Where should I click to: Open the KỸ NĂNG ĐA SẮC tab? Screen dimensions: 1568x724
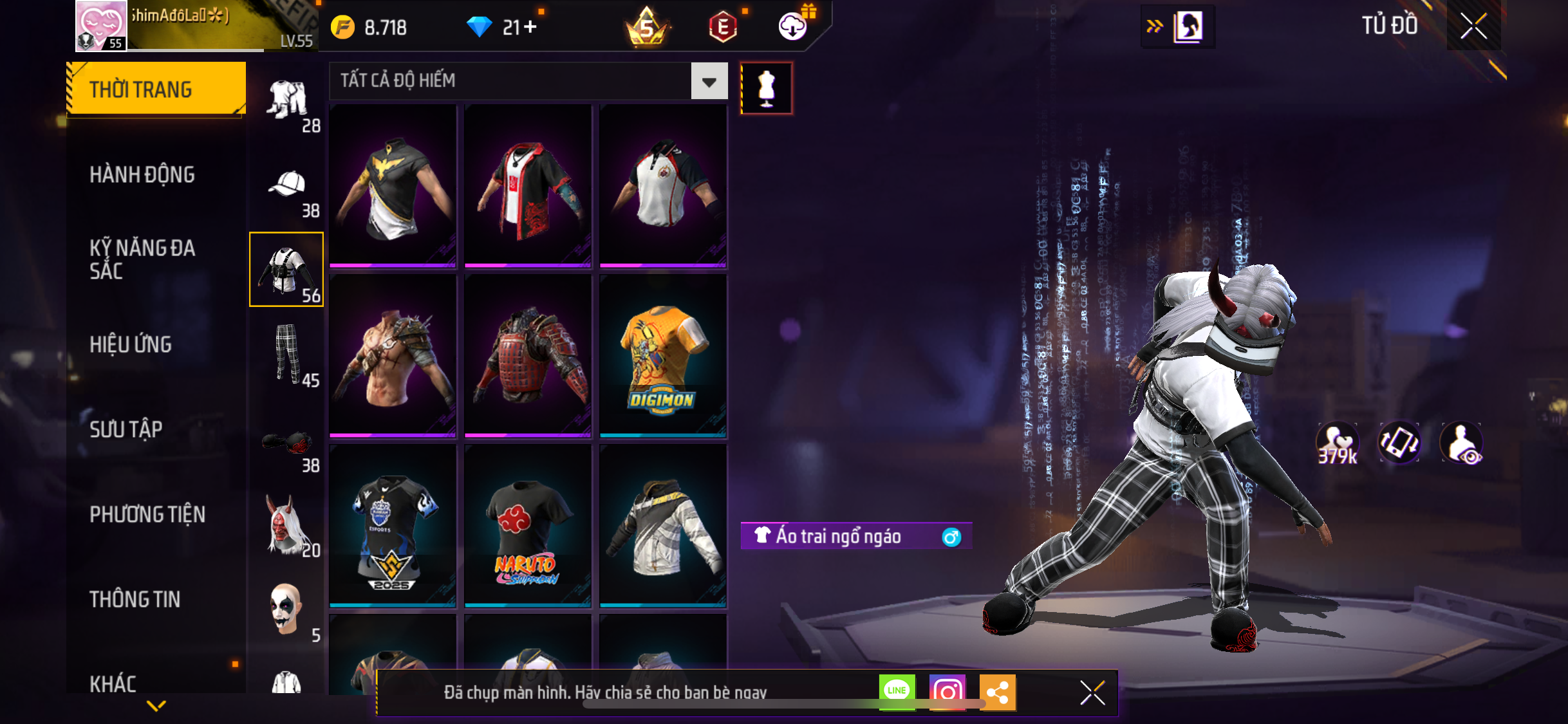coord(142,259)
